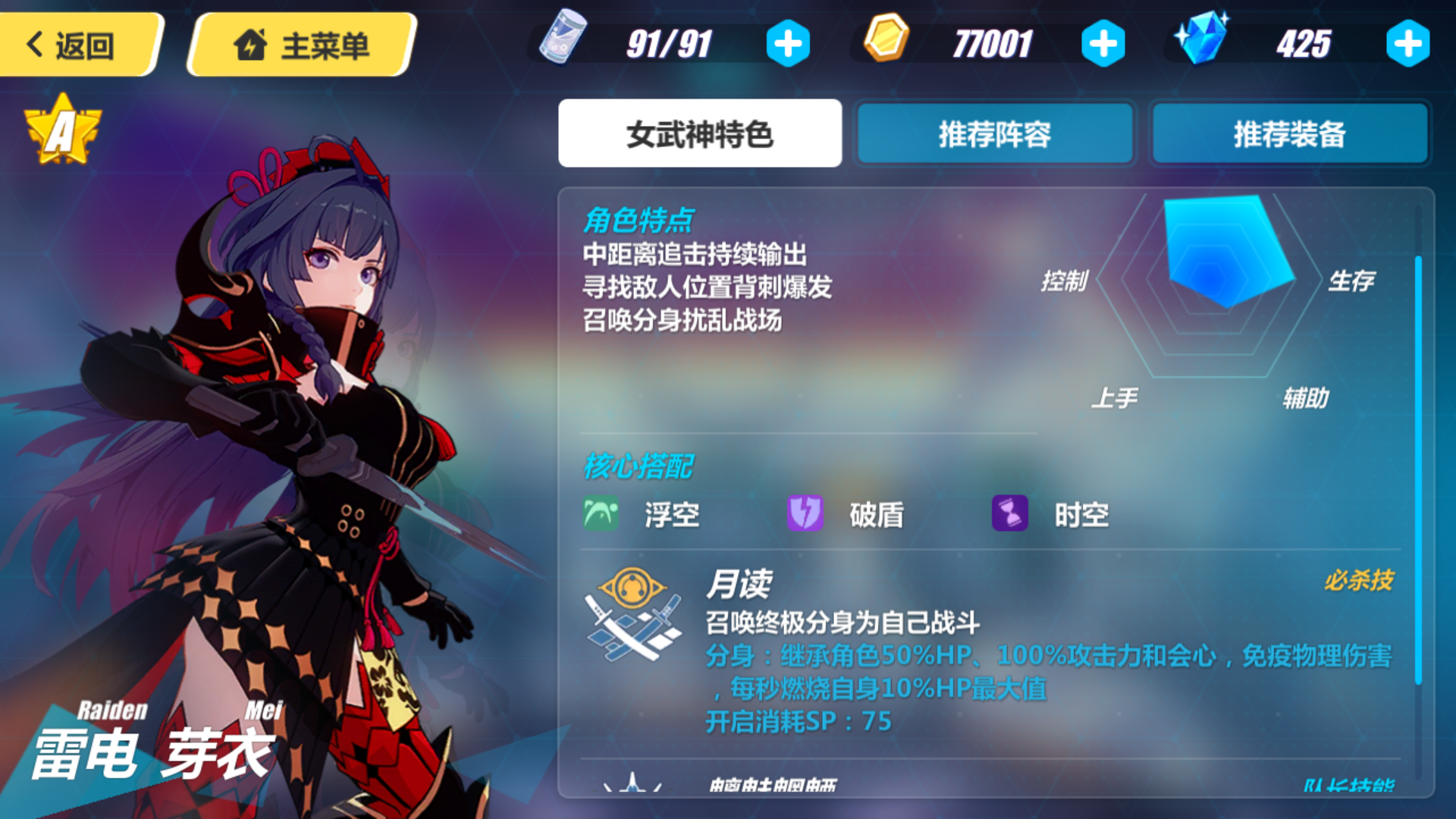Select the 破盾 (shield break) trait icon
The width and height of the screenshot is (1456, 819).
[x=805, y=513]
